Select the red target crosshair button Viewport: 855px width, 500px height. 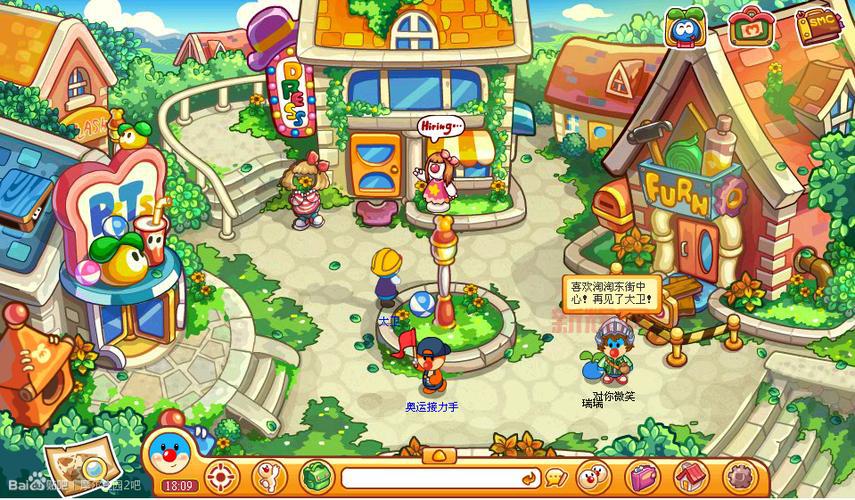(x=223, y=475)
